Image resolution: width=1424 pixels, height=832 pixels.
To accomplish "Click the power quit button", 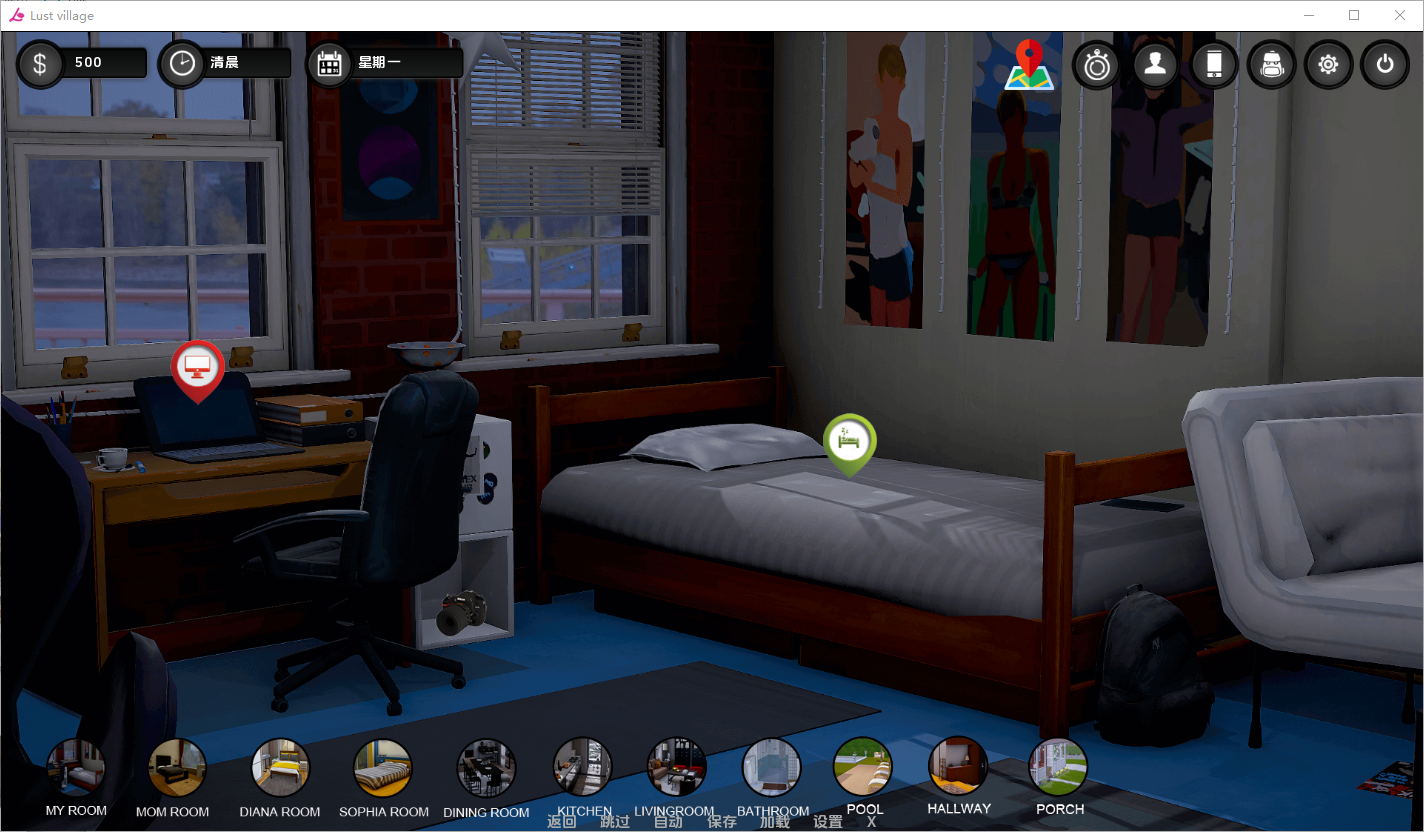I will pyautogui.click(x=1385, y=65).
